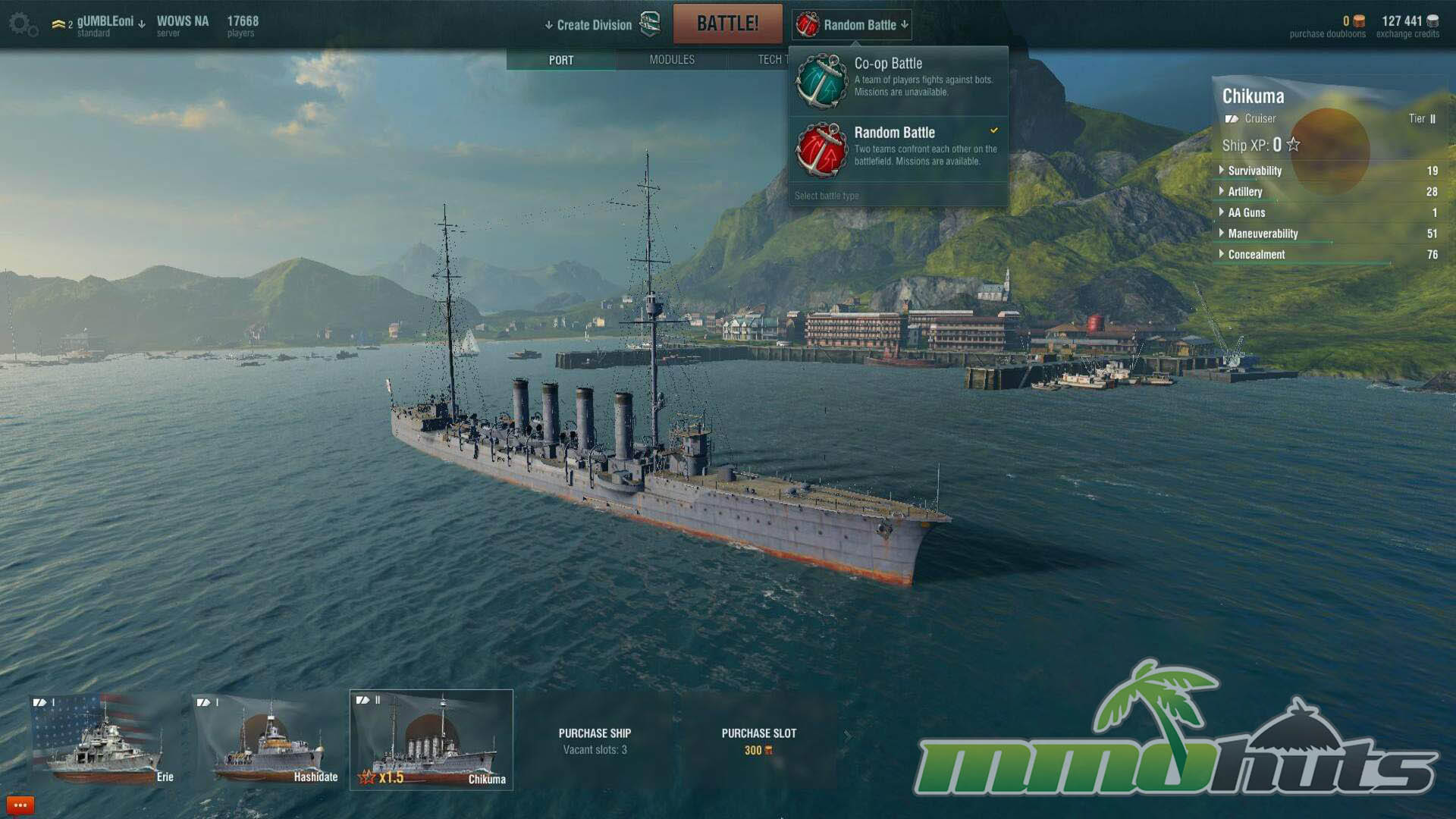Start the match with BATTLE! button
Screen dimensions: 1456x819
(x=727, y=24)
